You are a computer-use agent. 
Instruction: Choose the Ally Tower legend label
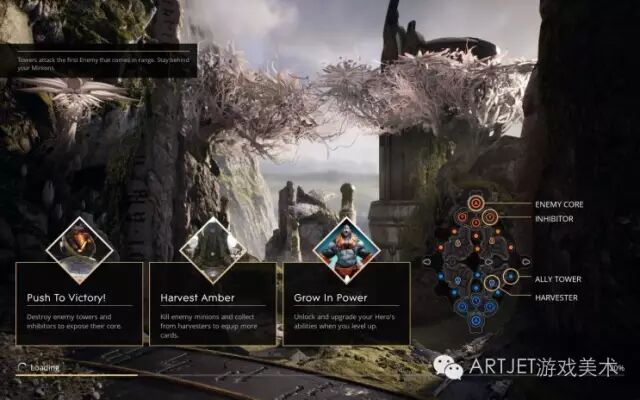(558, 279)
